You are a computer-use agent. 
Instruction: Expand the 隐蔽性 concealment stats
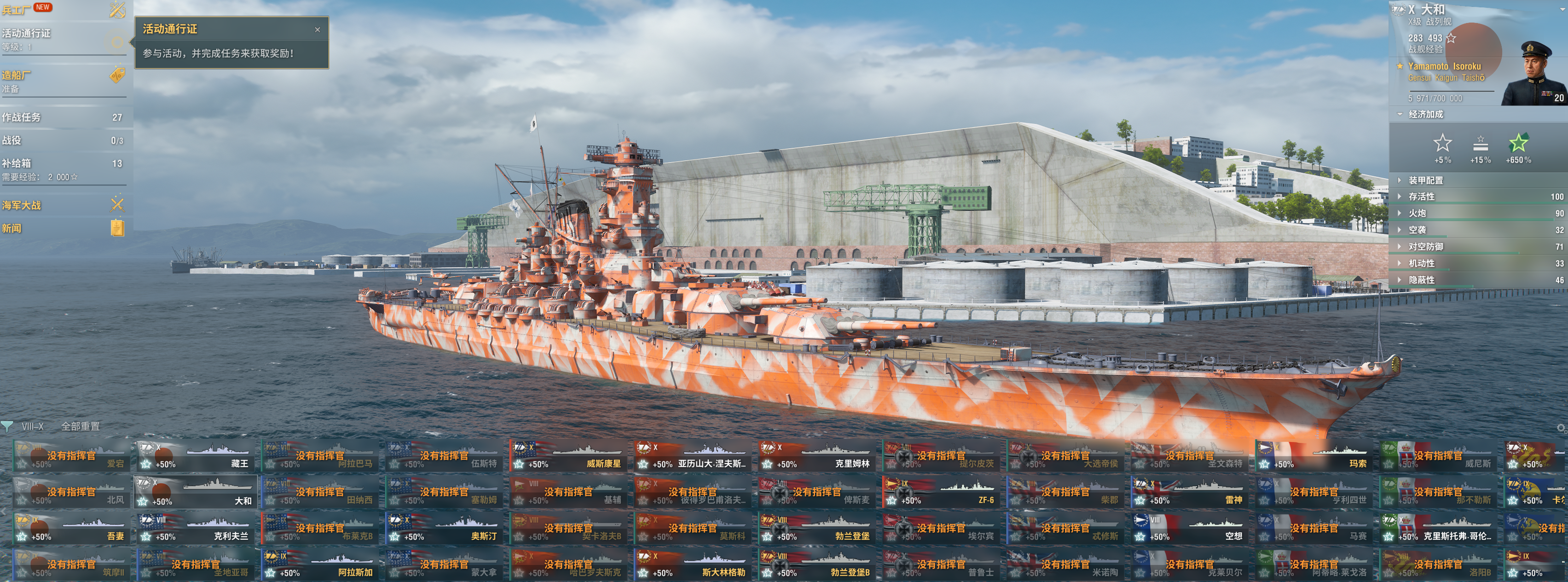pyautogui.click(x=1421, y=280)
